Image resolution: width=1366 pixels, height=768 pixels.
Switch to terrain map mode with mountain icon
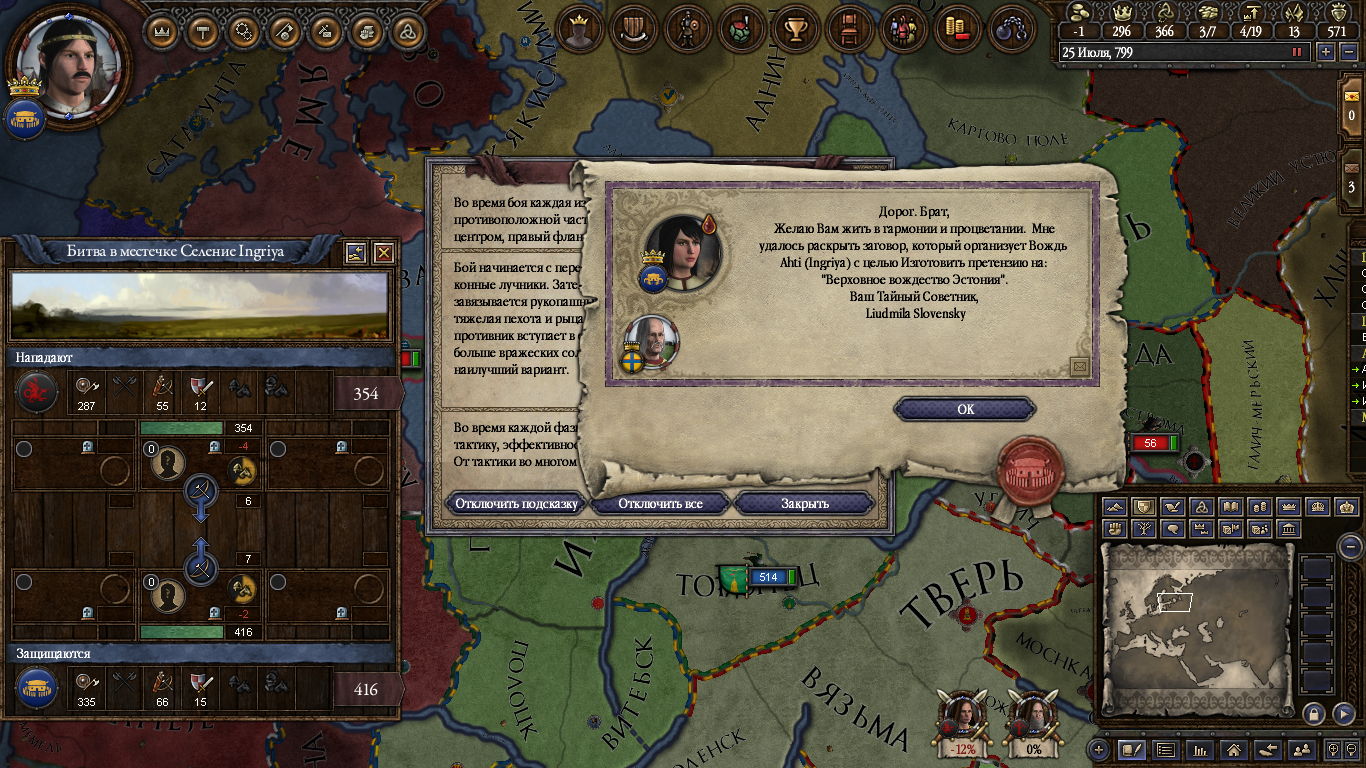pos(1114,507)
